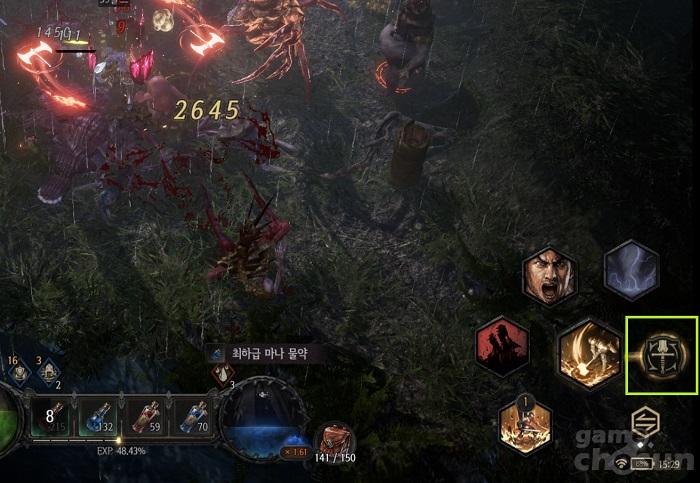
Task: Use the blue potion with 70 count
Action: 194,418
